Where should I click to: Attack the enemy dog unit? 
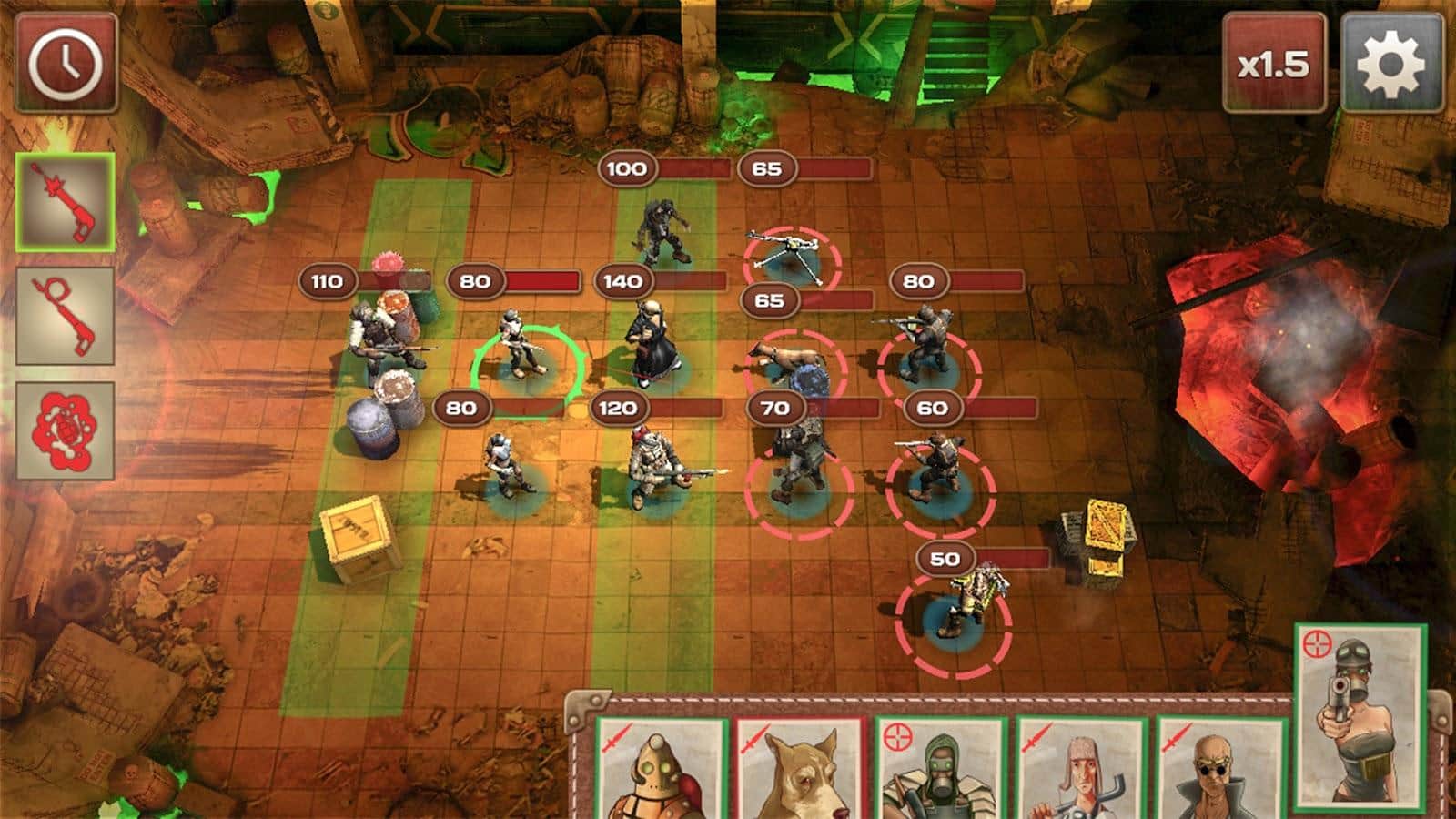784,362
